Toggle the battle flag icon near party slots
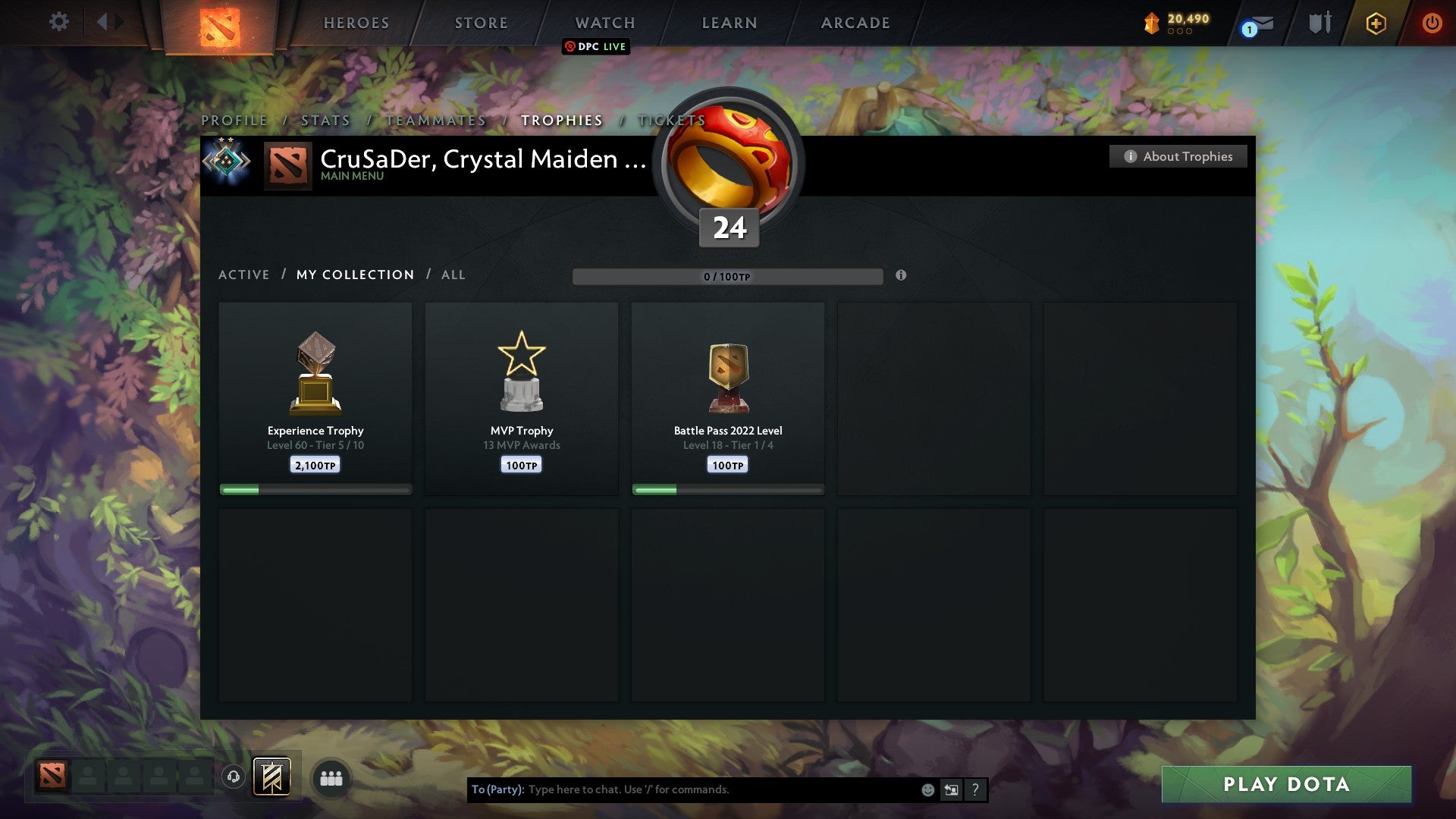This screenshot has height=819, width=1456. point(271,778)
